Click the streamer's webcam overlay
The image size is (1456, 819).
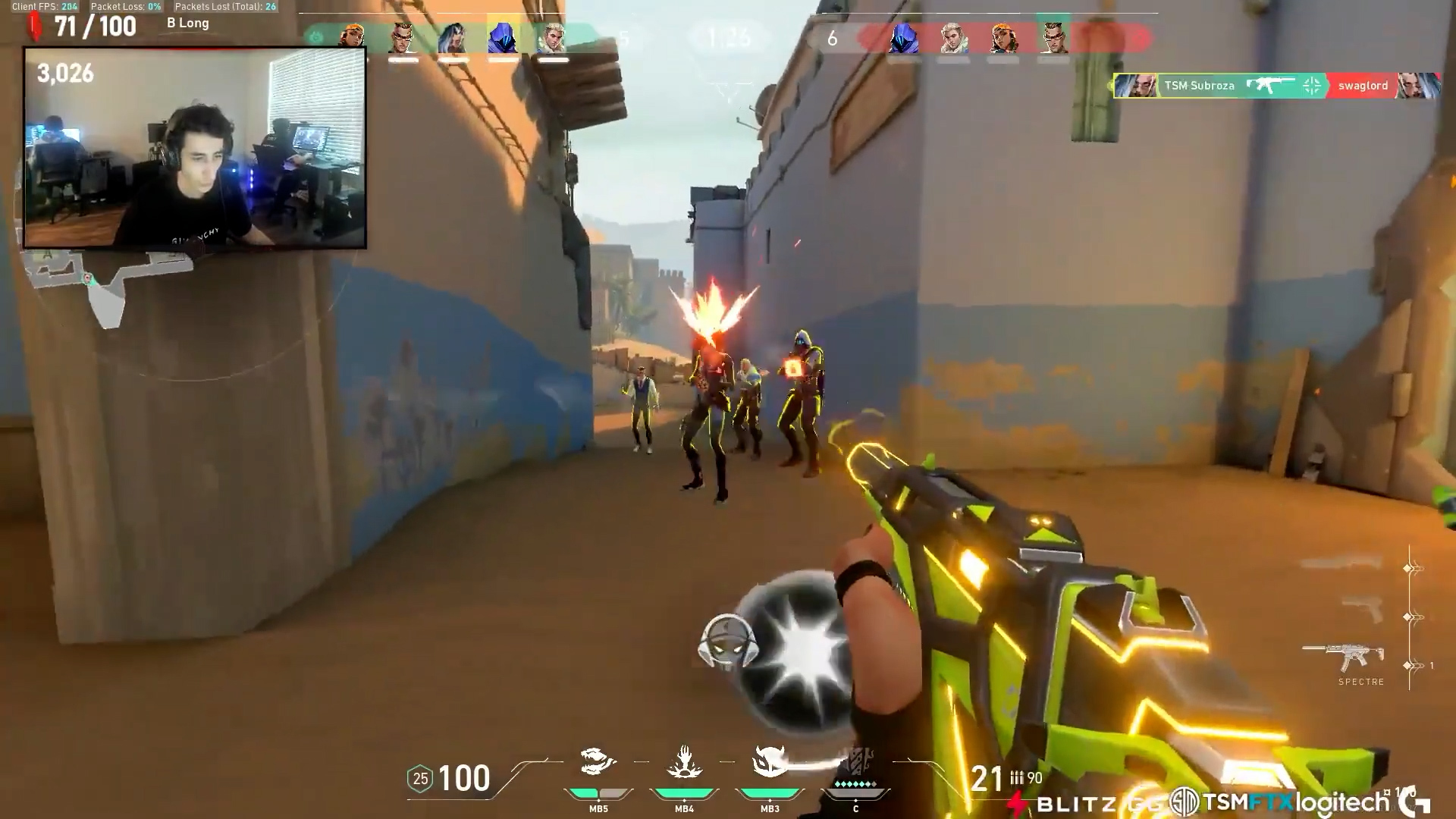(x=197, y=148)
